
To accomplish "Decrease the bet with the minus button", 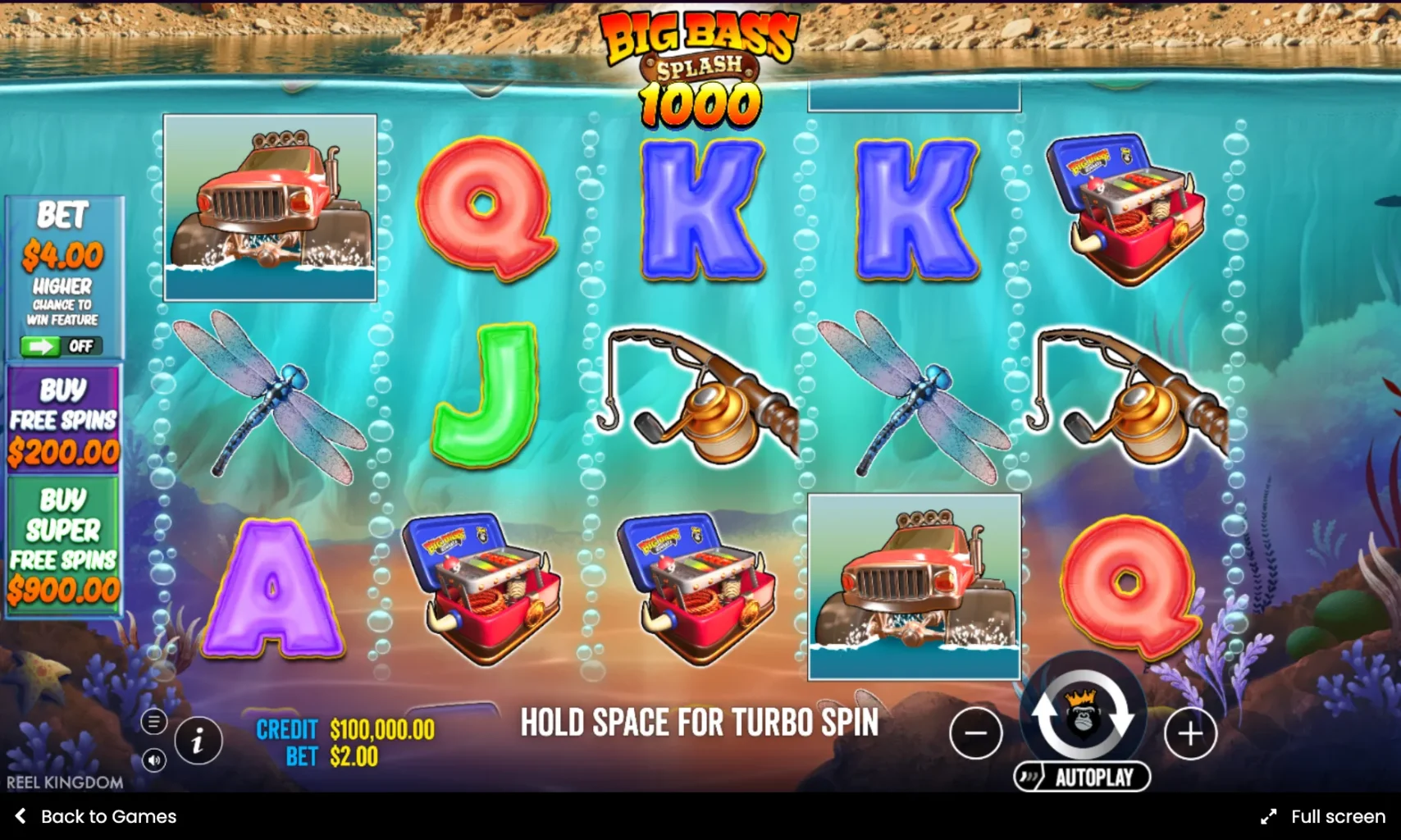I will [x=975, y=733].
